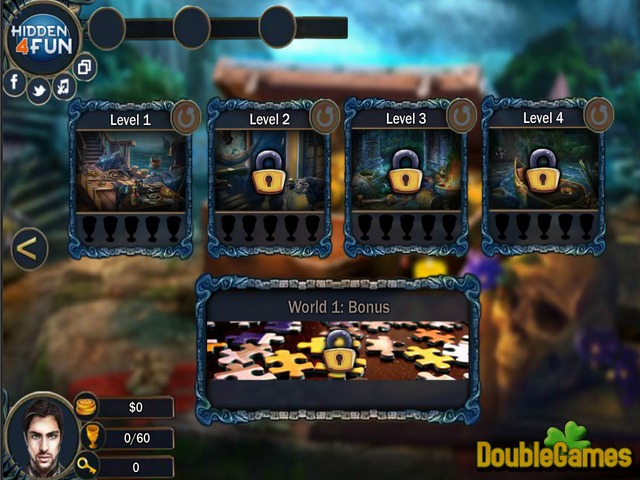Choose the locked Level 2 tile
The height and width of the screenshot is (480, 640).
coord(268,171)
